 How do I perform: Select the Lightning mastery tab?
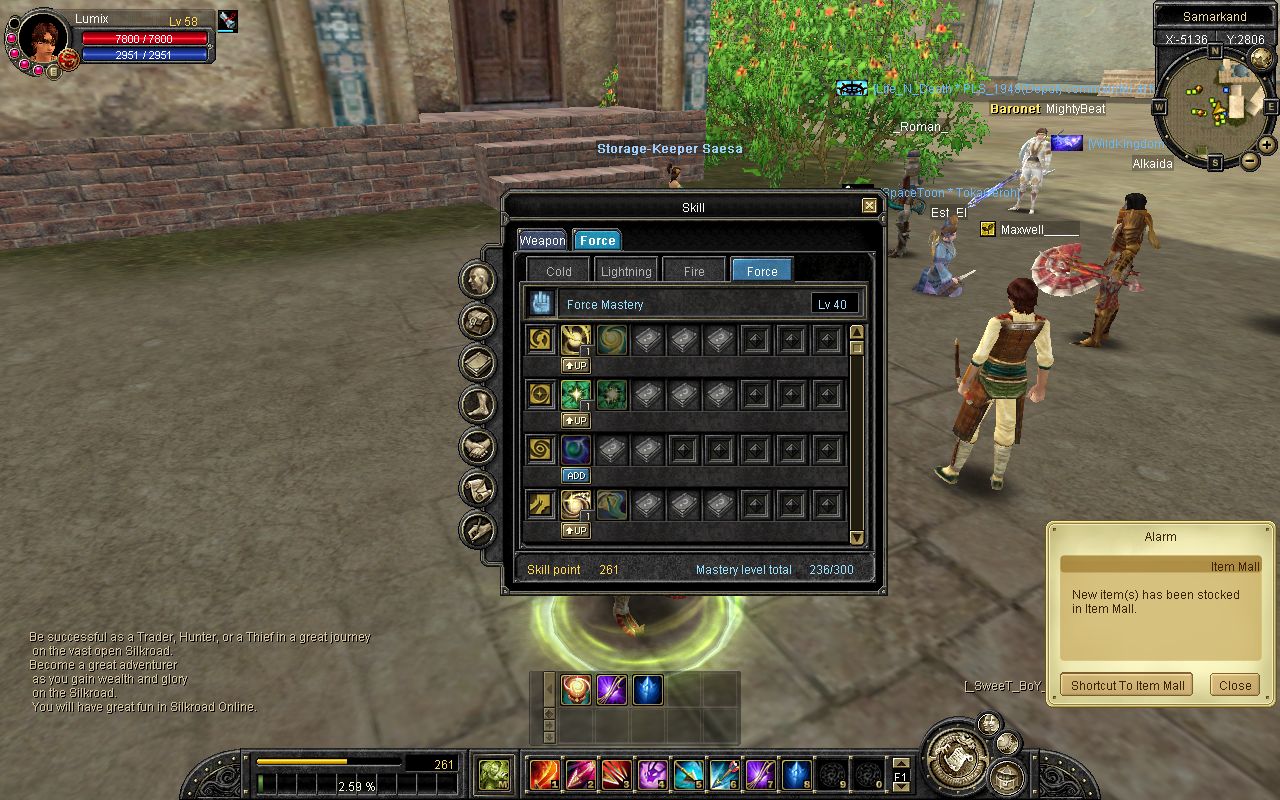click(626, 271)
